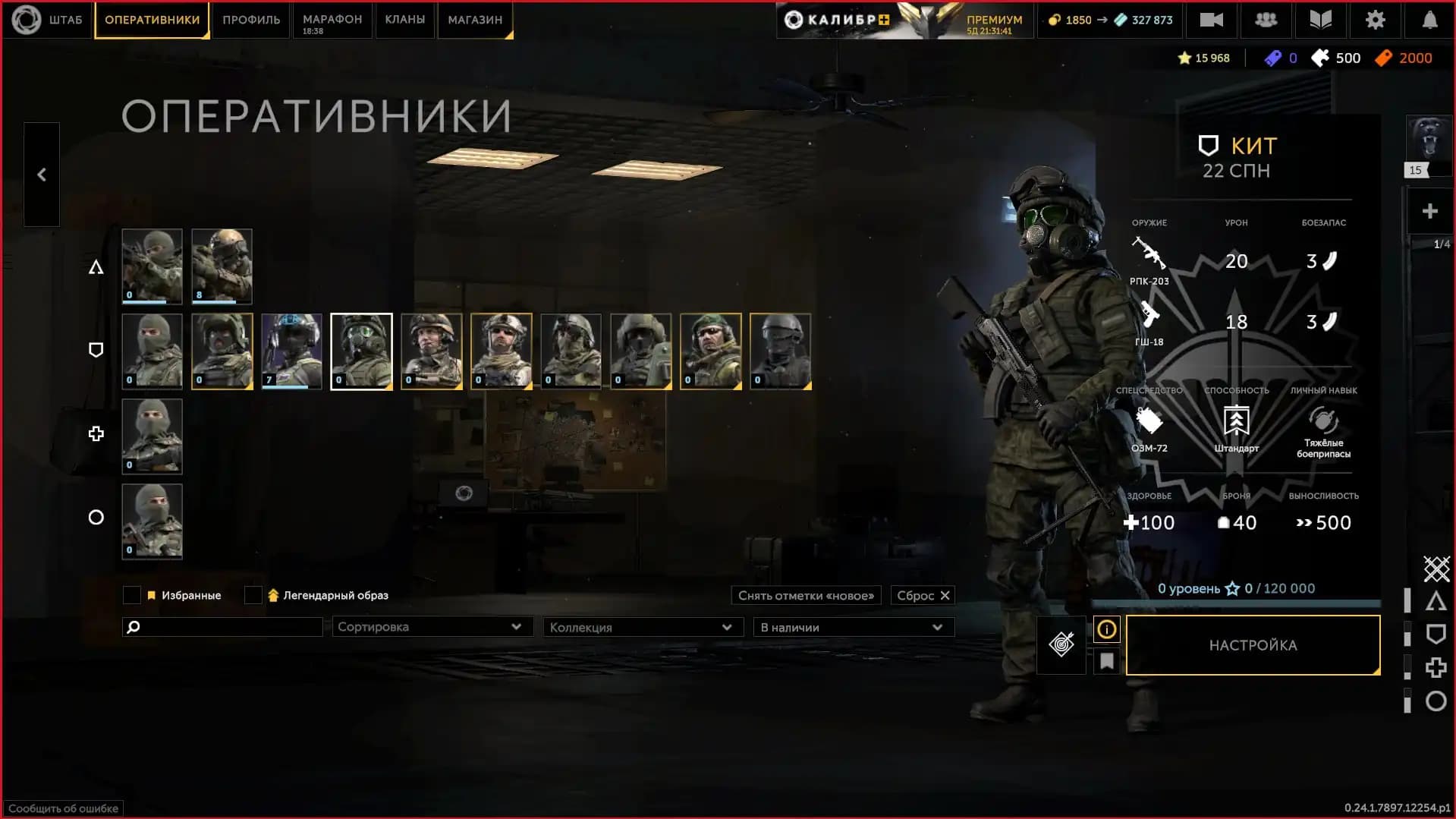Open the settings gear icon
1456x819 pixels.
(x=1375, y=20)
